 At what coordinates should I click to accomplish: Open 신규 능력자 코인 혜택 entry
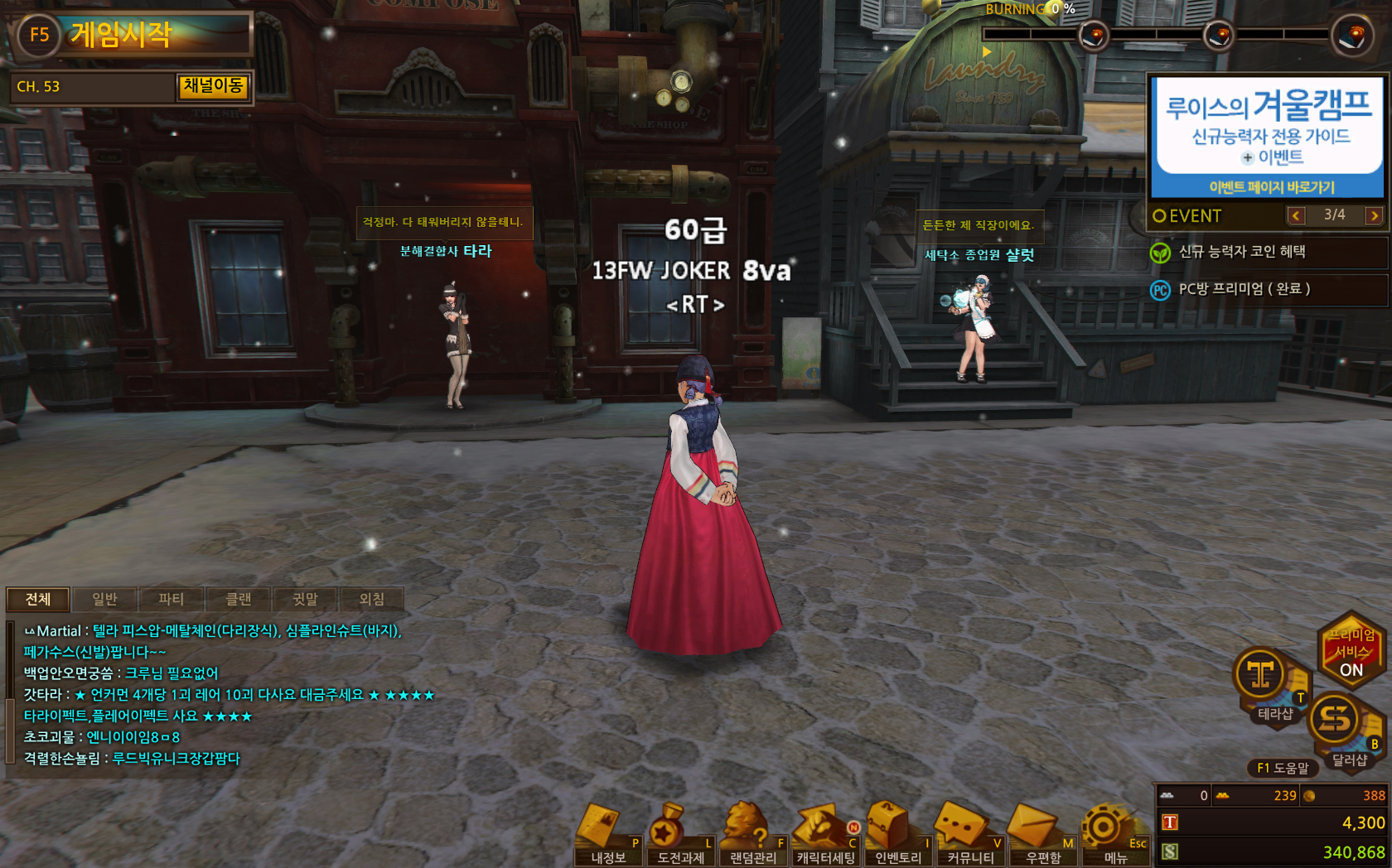coord(1241,252)
